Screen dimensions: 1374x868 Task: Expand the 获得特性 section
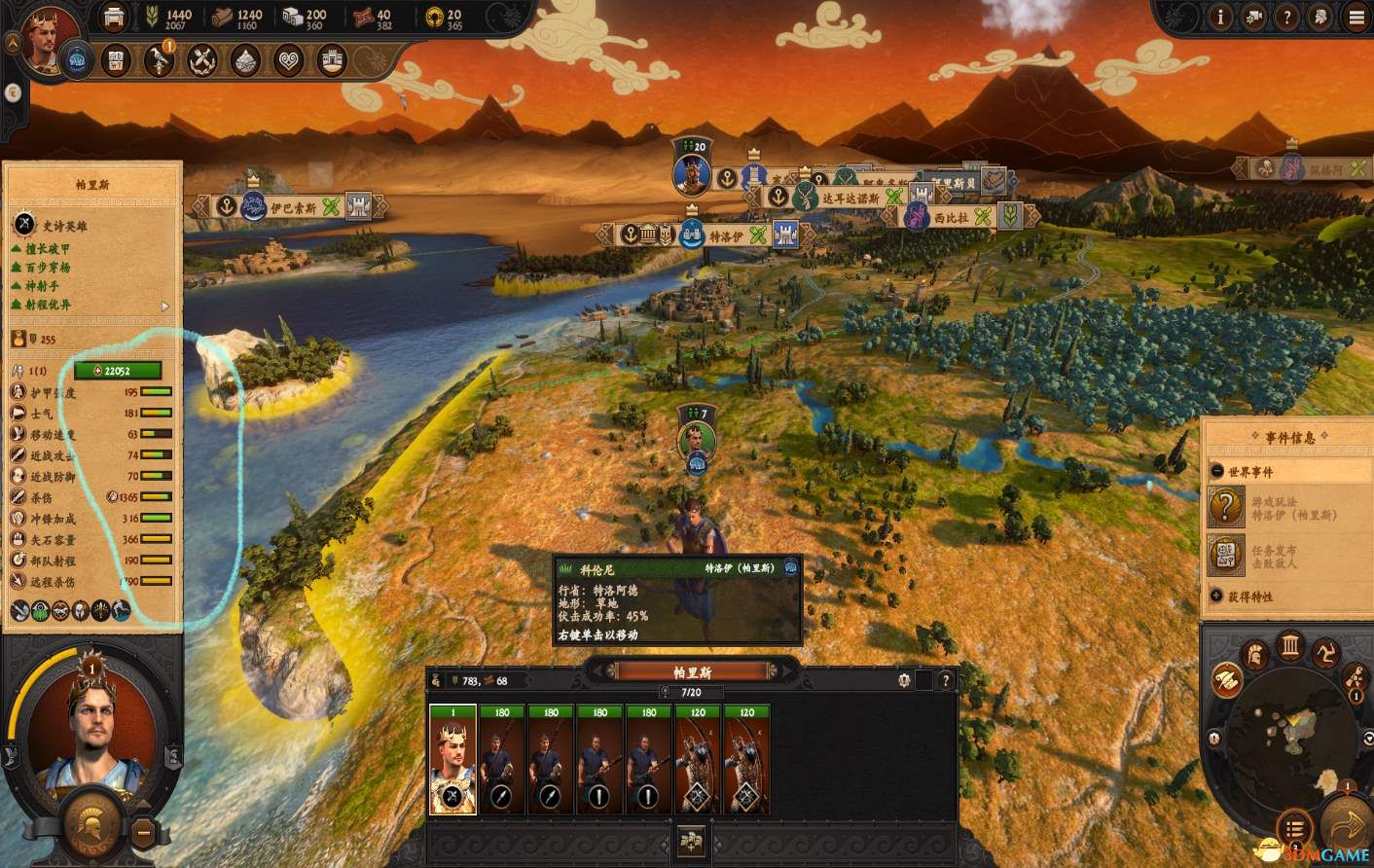coord(1217,596)
